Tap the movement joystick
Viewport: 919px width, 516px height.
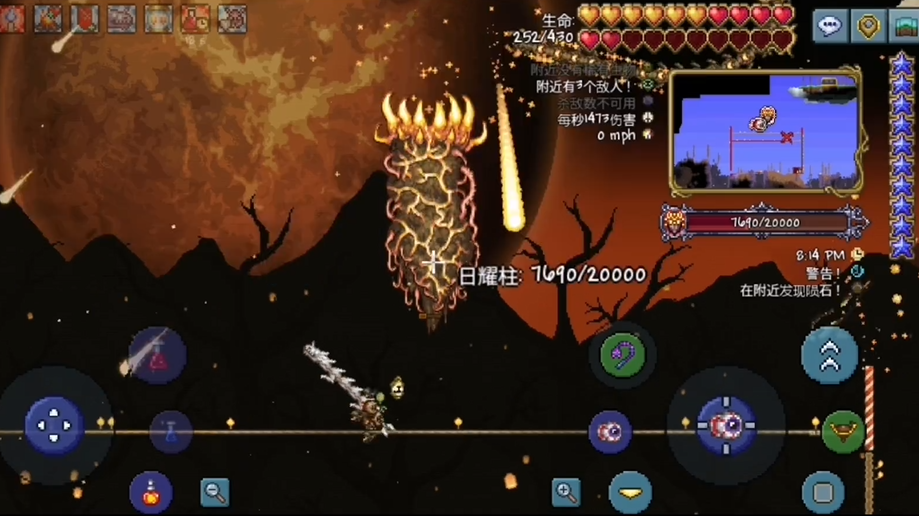click(x=53, y=424)
